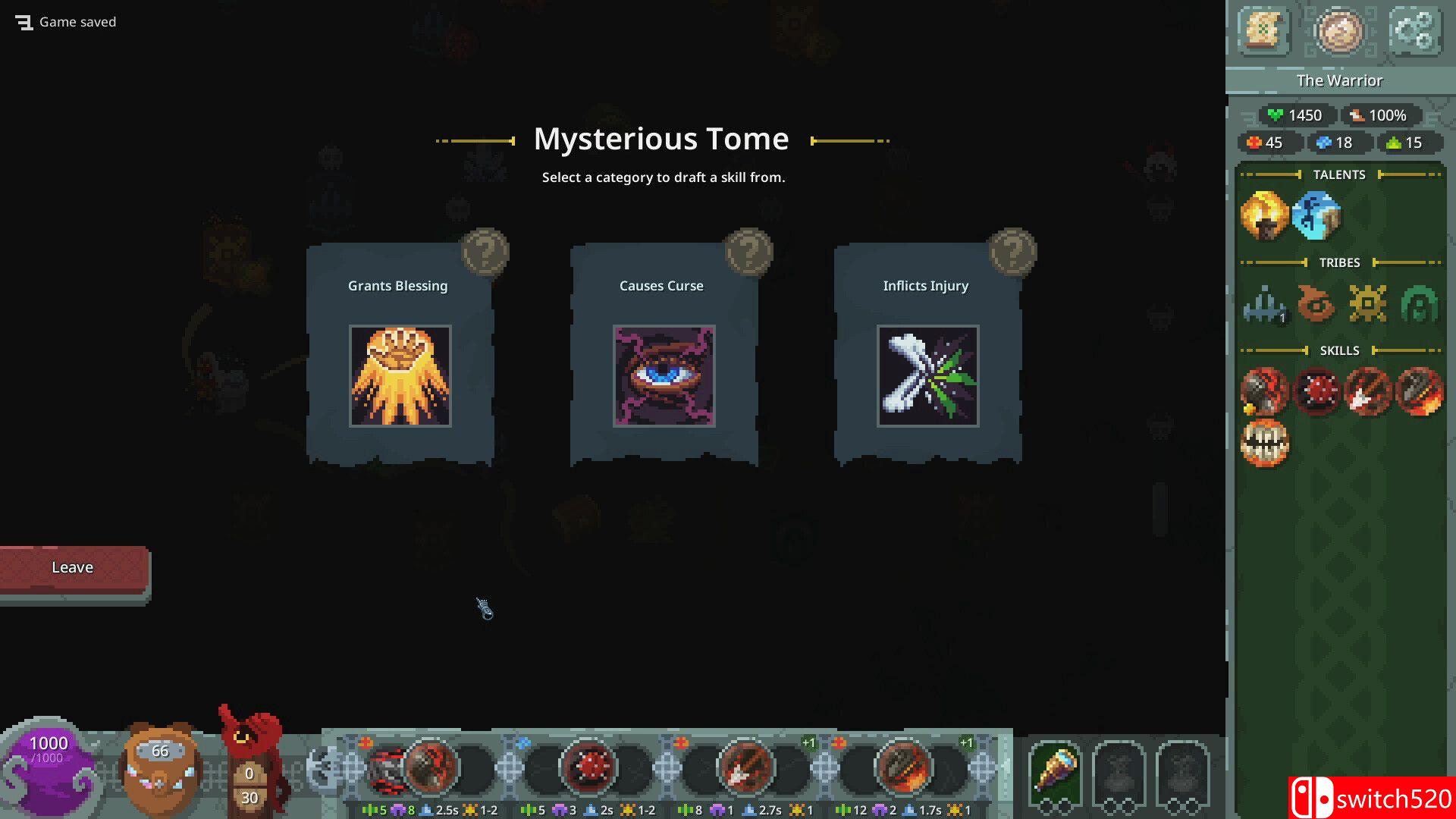Select the red spider skill in action bar

588,767
